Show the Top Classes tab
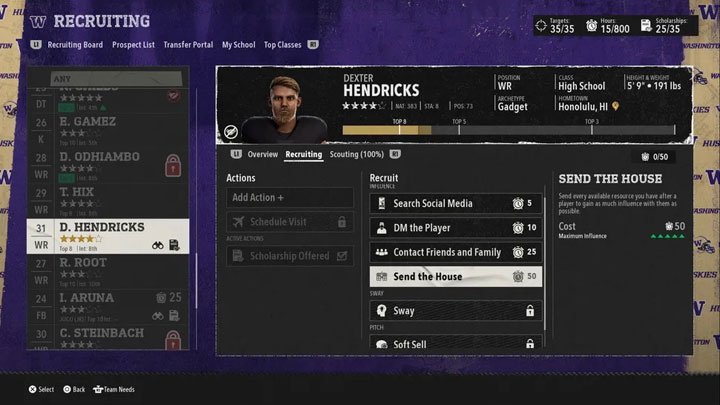 [282, 45]
